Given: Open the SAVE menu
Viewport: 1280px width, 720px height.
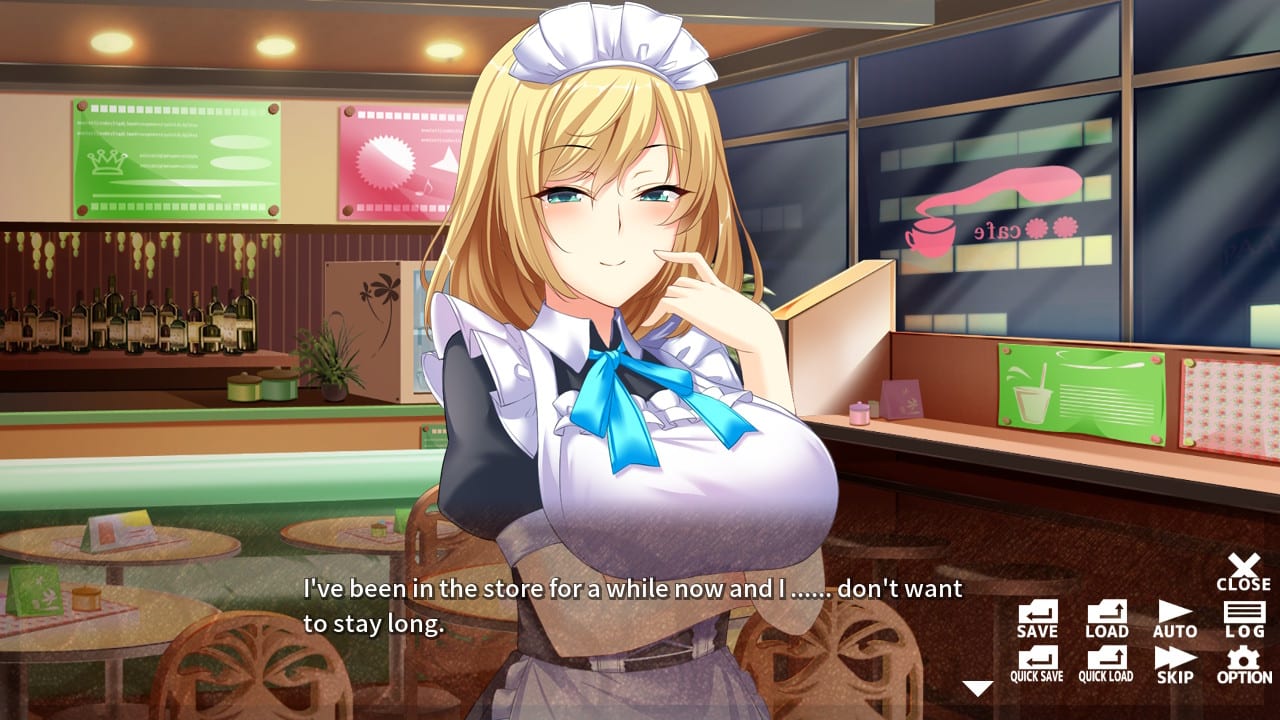Looking at the screenshot, I should pyautogui.click(x=1036, y=620).
